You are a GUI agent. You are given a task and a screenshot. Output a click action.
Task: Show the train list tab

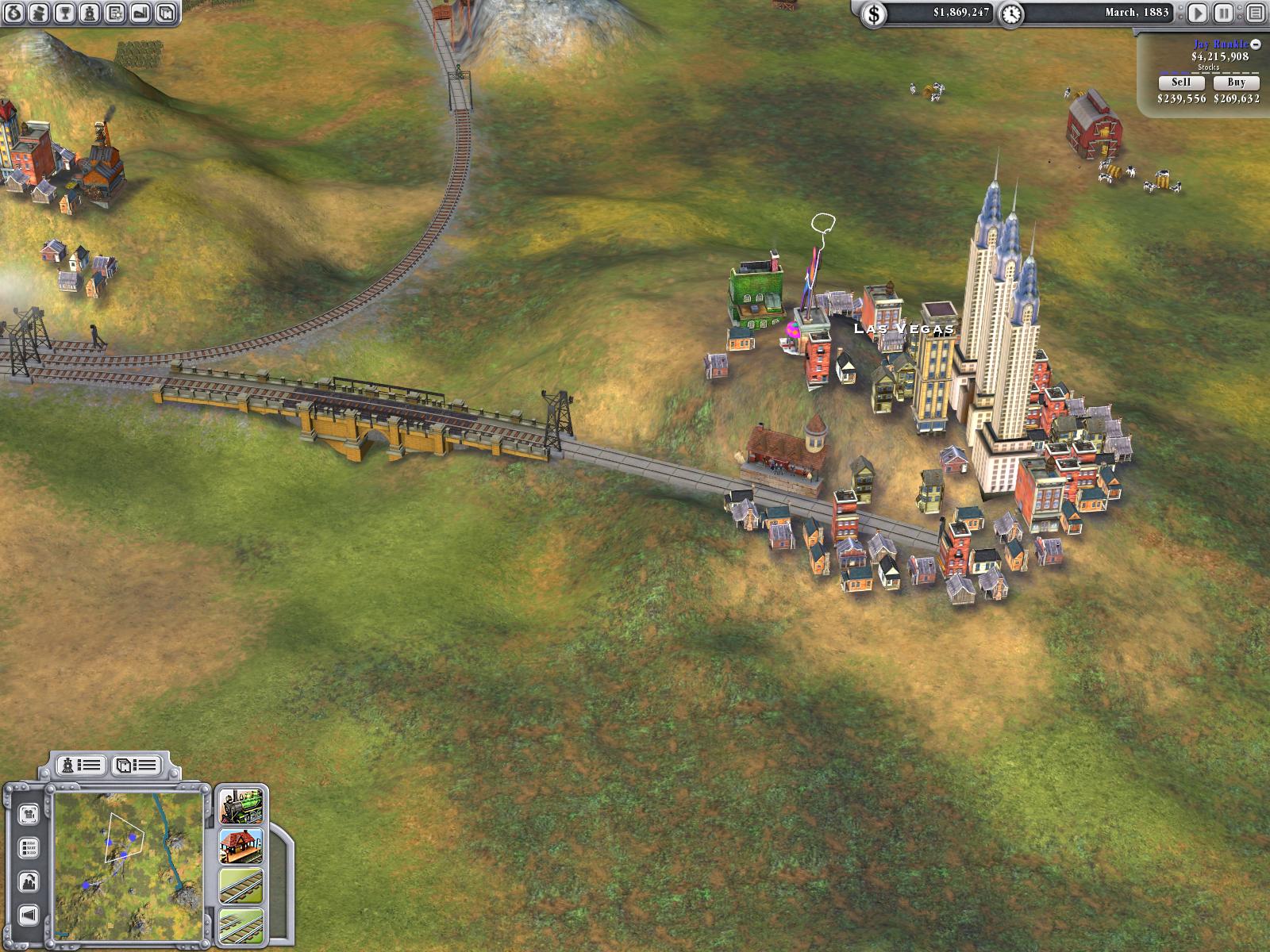point(82,765)
